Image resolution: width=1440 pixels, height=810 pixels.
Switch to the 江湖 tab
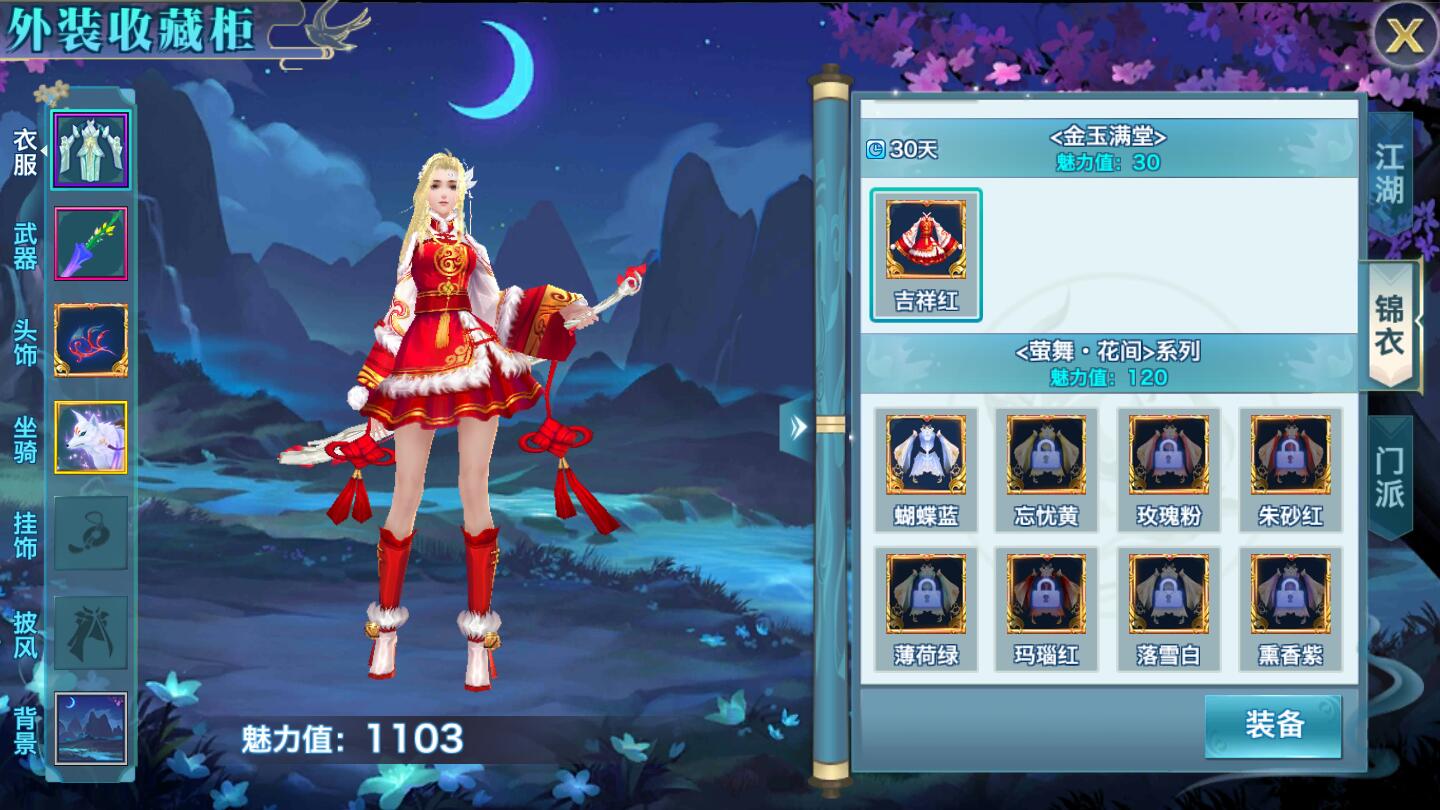(1389, 172)
